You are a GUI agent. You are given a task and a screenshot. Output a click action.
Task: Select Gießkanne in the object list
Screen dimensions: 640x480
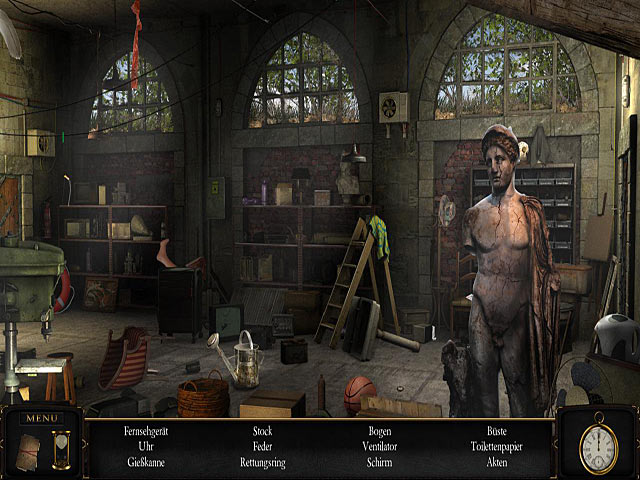tap(144, 462)
